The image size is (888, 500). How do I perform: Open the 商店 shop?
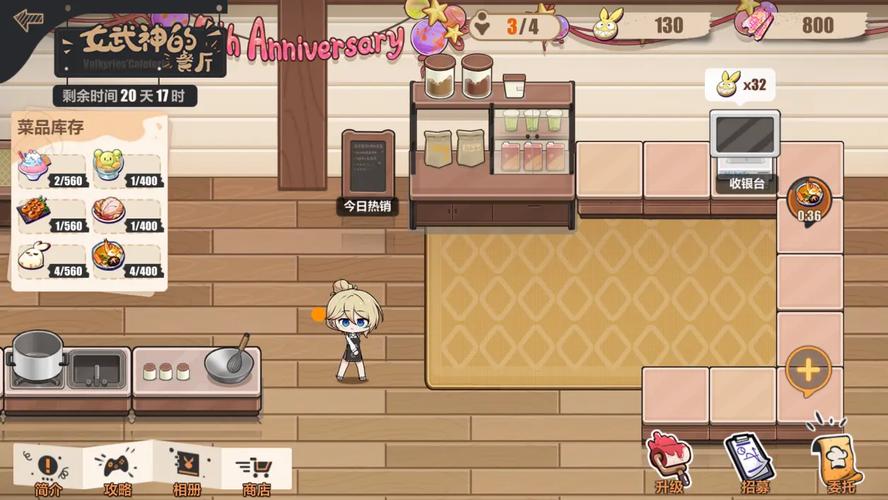pyautogui.click(x=257, y=470)
